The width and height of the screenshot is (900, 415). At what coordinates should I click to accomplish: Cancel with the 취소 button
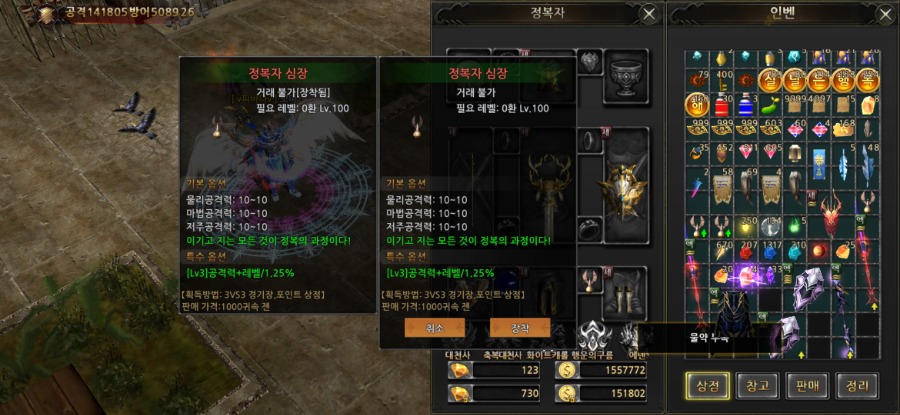[x=434, y=328]
